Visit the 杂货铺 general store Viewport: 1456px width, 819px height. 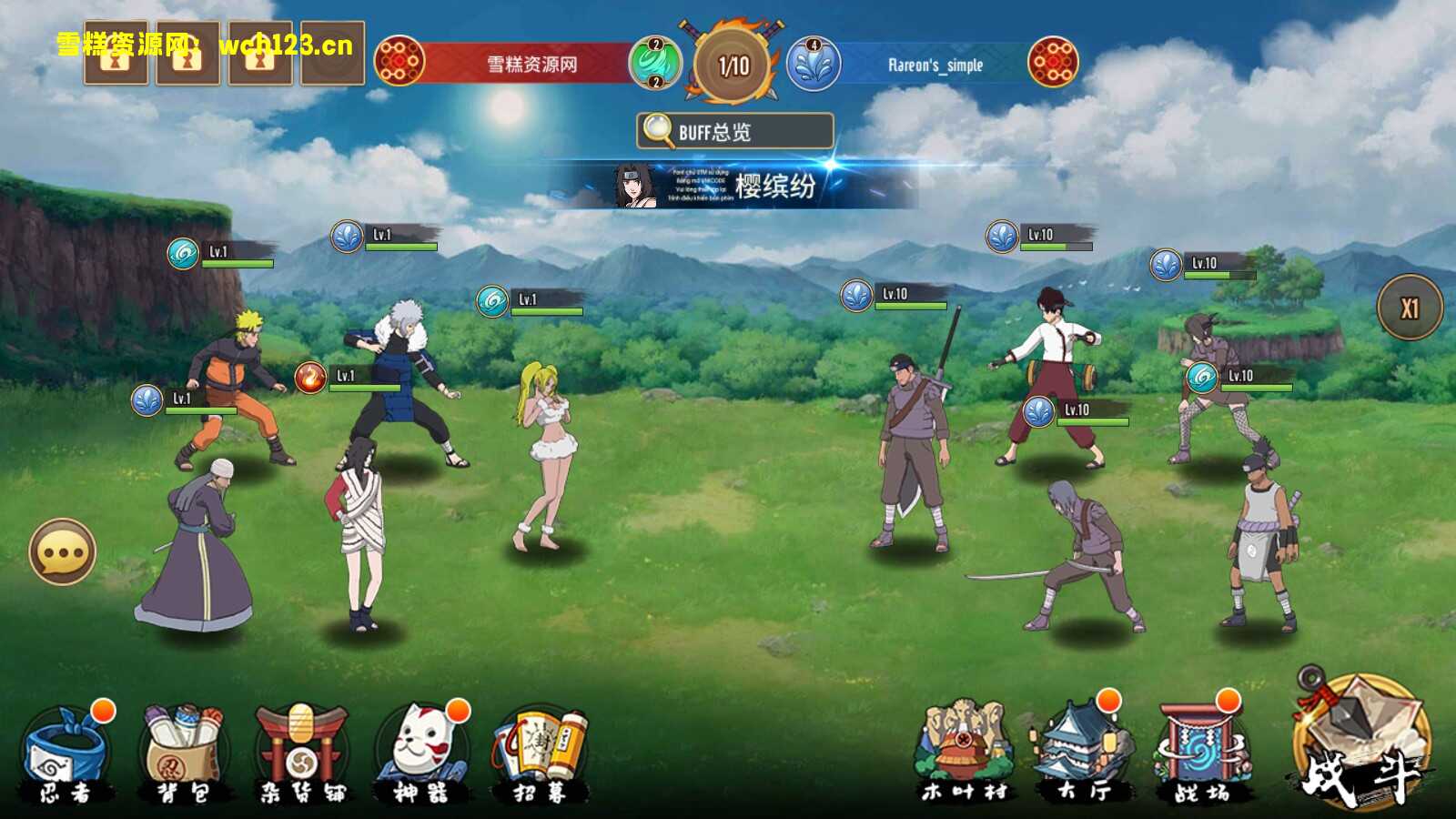[x=302, y=753]
